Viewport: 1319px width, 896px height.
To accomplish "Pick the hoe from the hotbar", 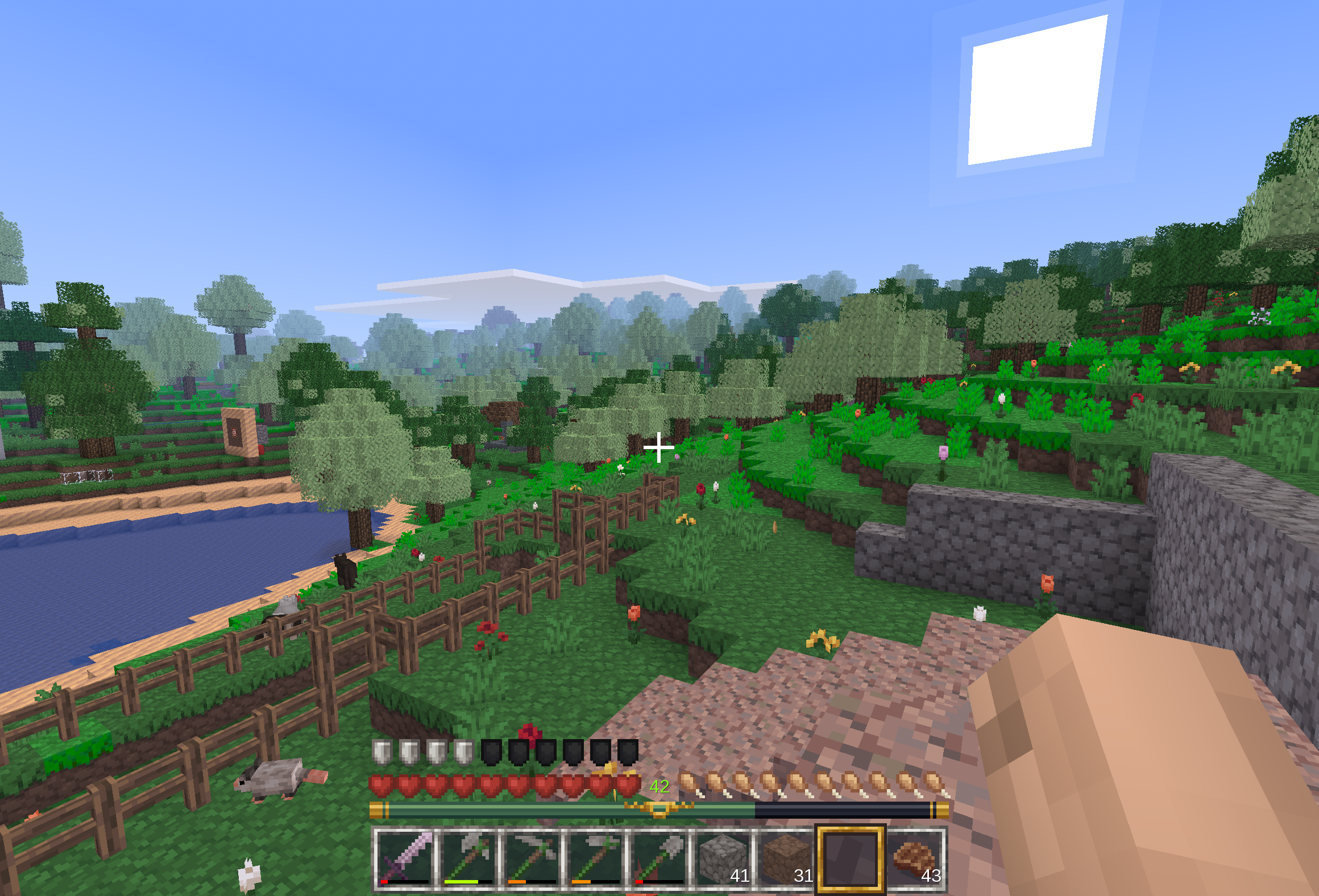I will click(x=596, y=858).
